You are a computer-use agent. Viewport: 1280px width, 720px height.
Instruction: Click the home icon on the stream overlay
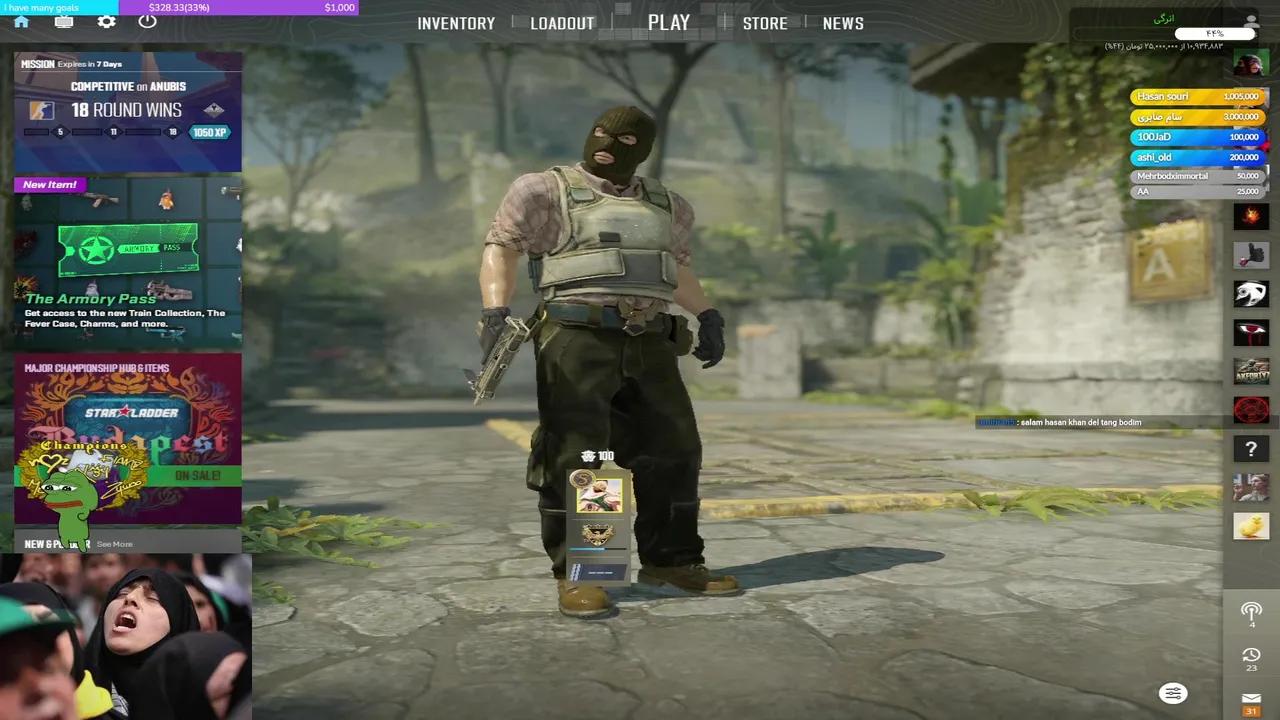(x=20, y=21)
